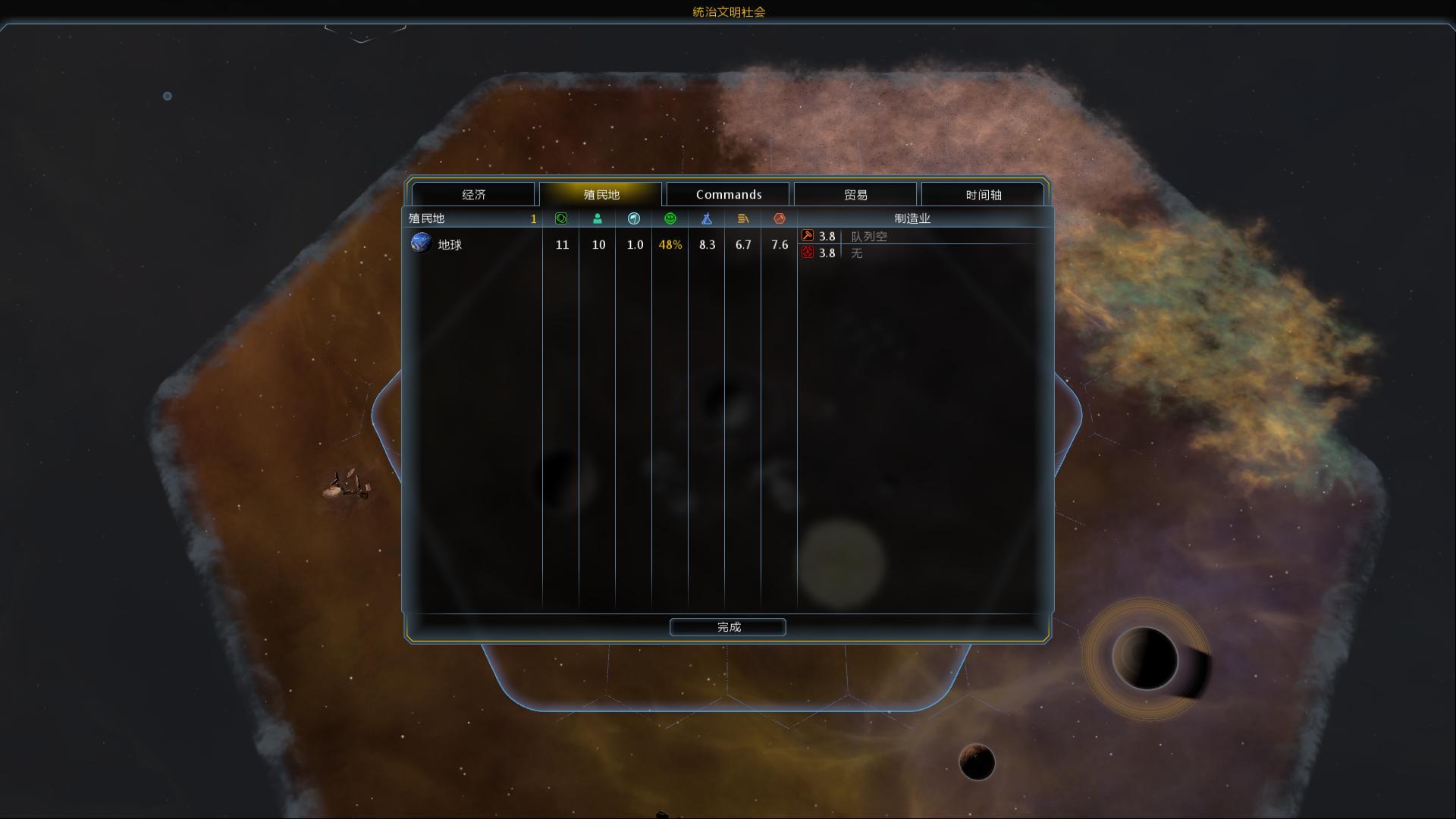
Task: Sort by the population person icon column
Action: click(598, 218)
